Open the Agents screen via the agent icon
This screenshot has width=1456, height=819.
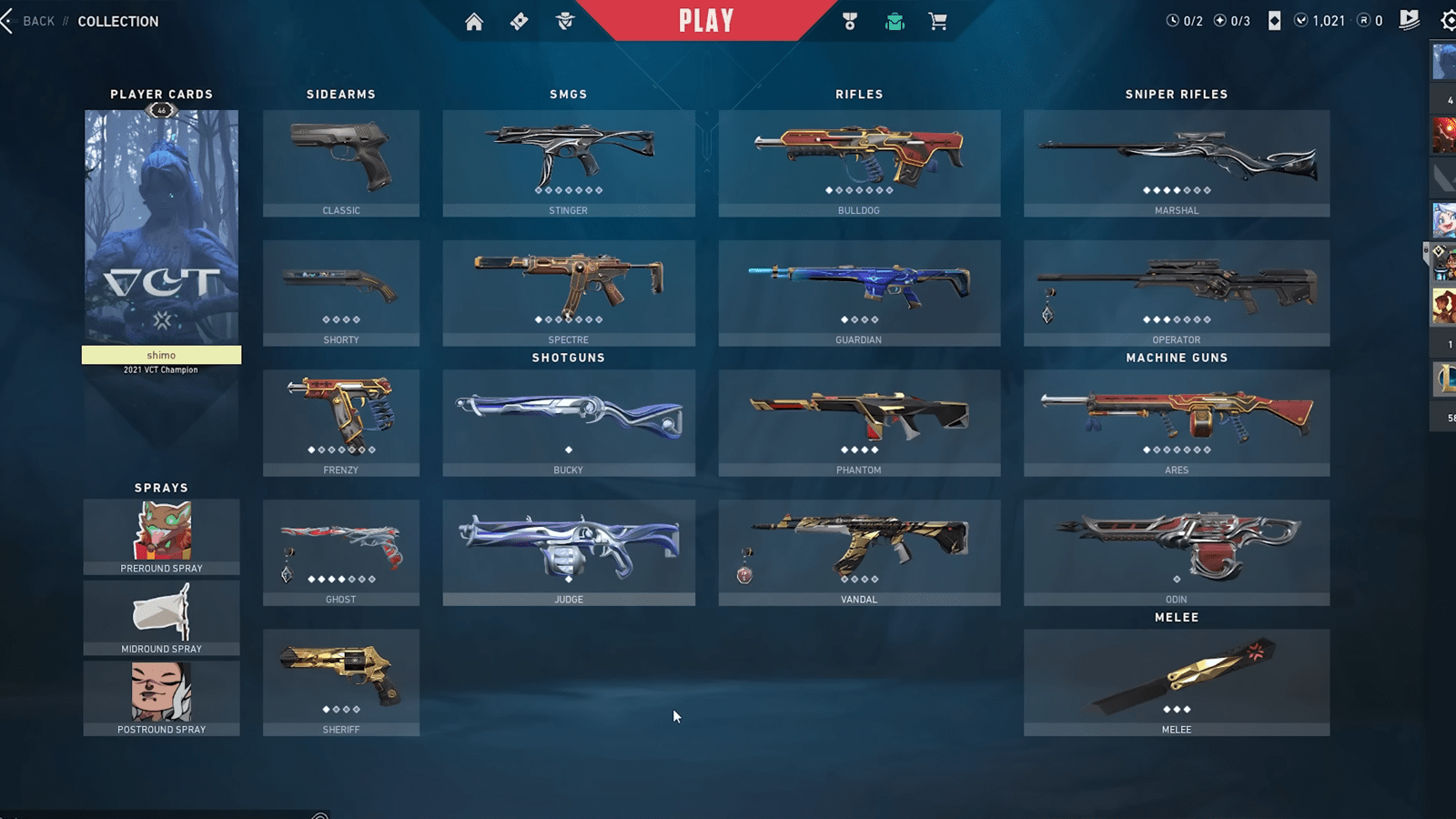(565, 21)
